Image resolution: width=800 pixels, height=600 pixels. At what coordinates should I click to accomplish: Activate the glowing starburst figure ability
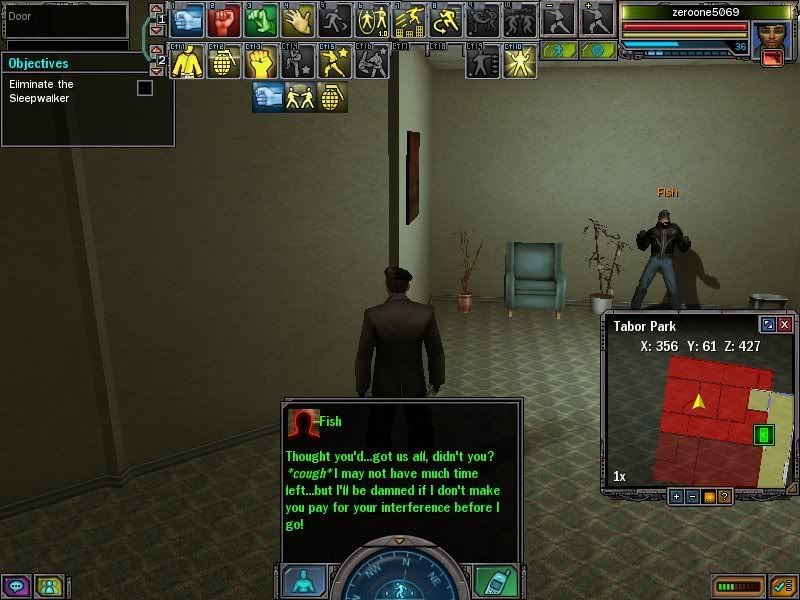518,62
